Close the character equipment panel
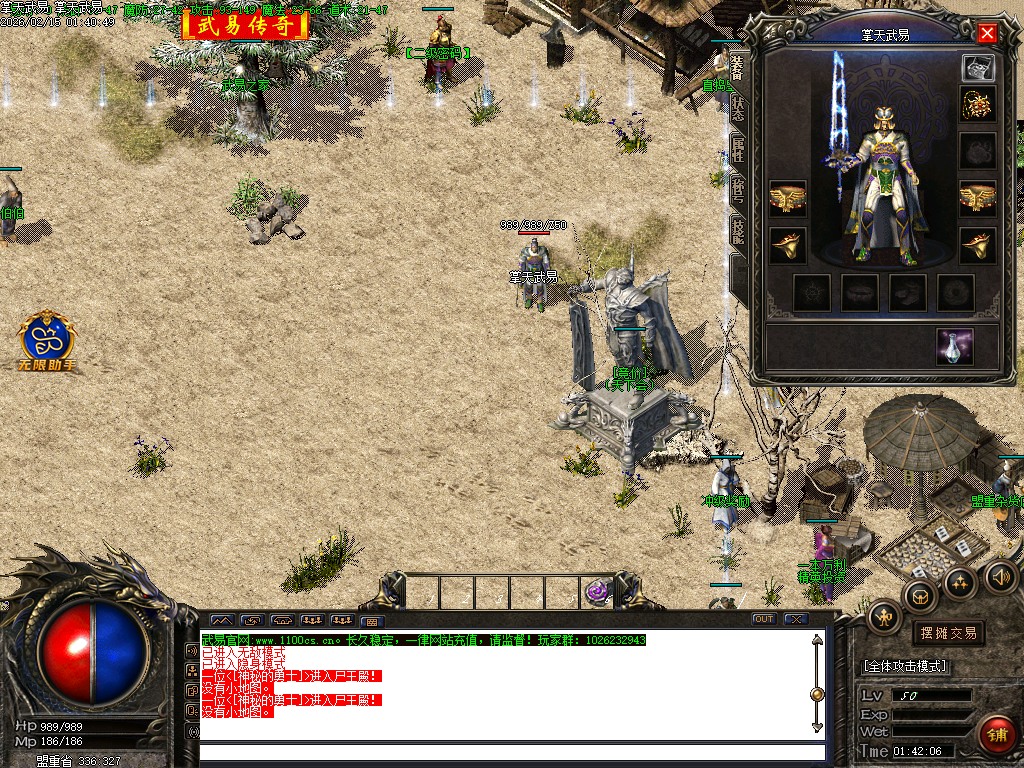 click(x=988, y=33)
